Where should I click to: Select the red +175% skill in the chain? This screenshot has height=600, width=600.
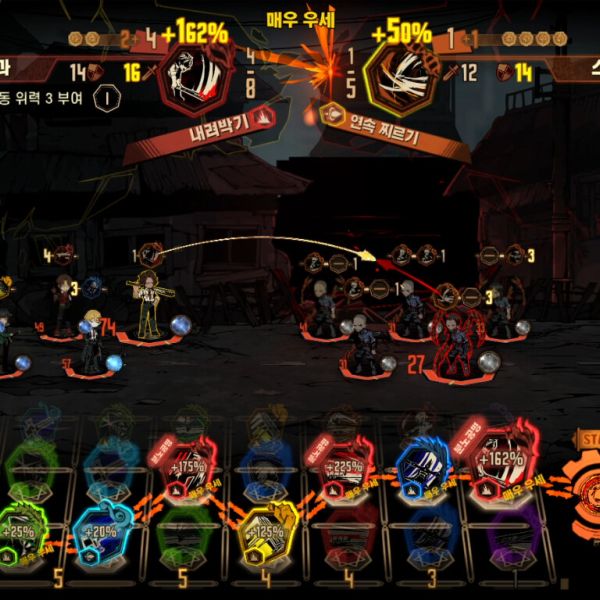pos(186,465)
